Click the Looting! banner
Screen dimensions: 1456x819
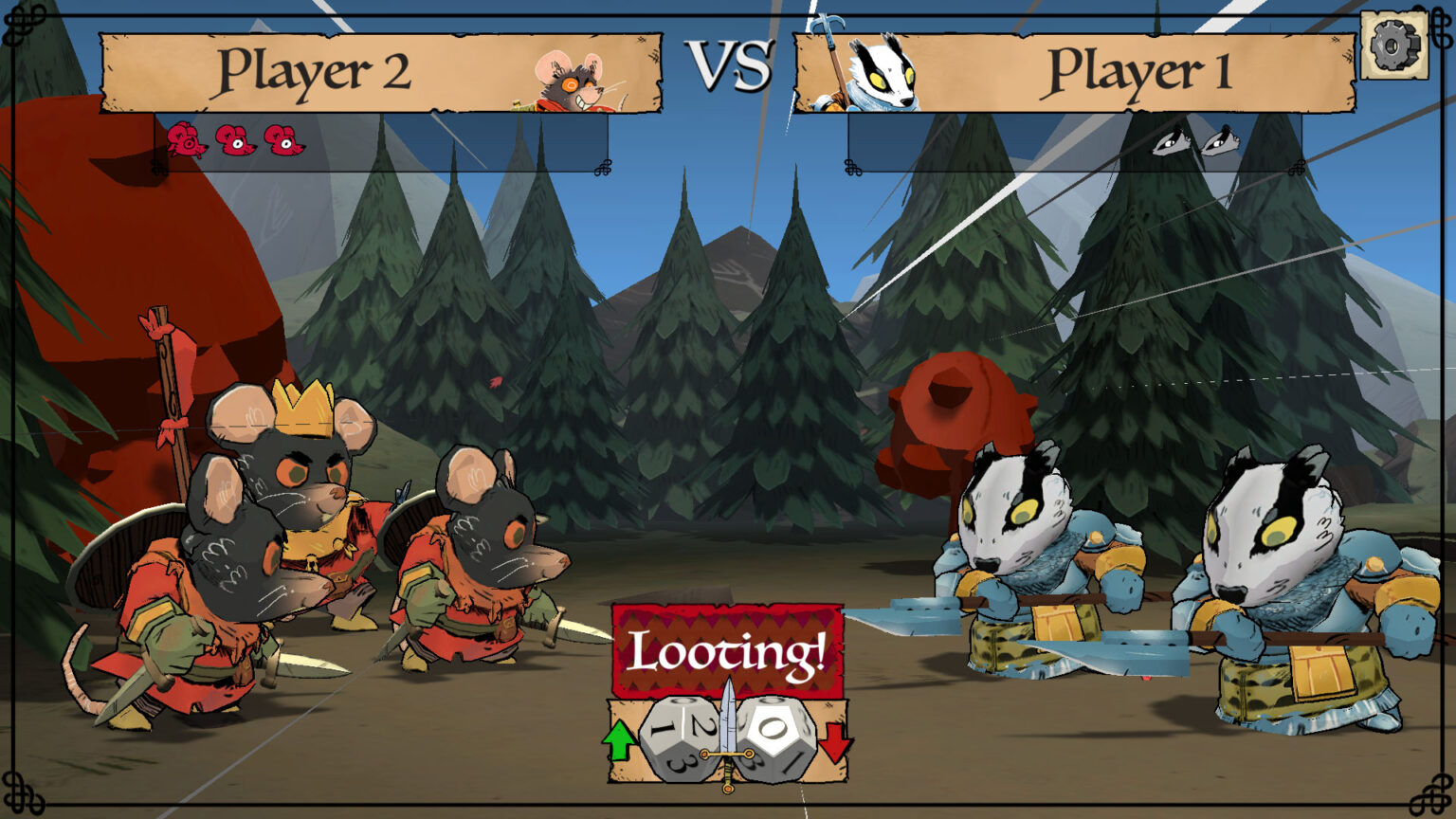click(x=727, y=649)
